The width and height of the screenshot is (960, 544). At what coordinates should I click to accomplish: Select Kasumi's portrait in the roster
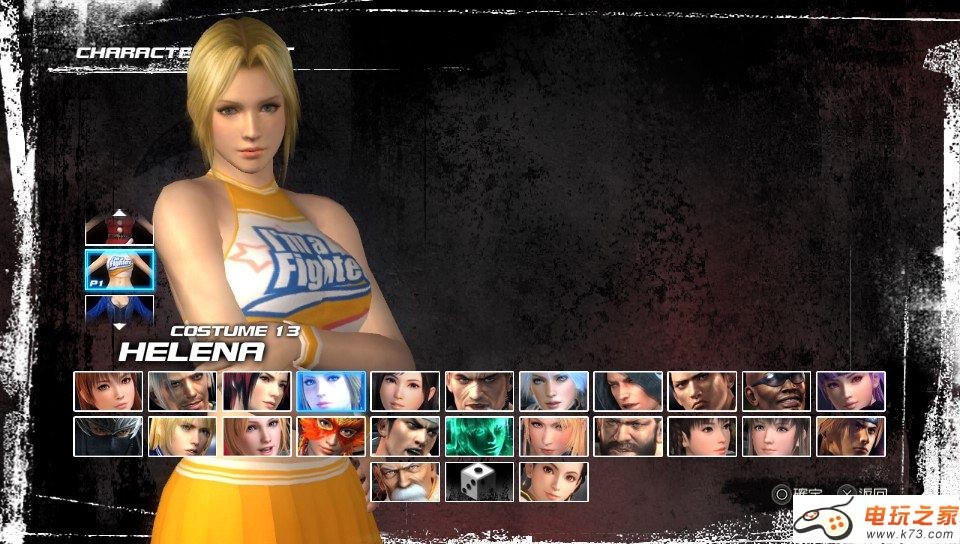click(x=108, y=391)
